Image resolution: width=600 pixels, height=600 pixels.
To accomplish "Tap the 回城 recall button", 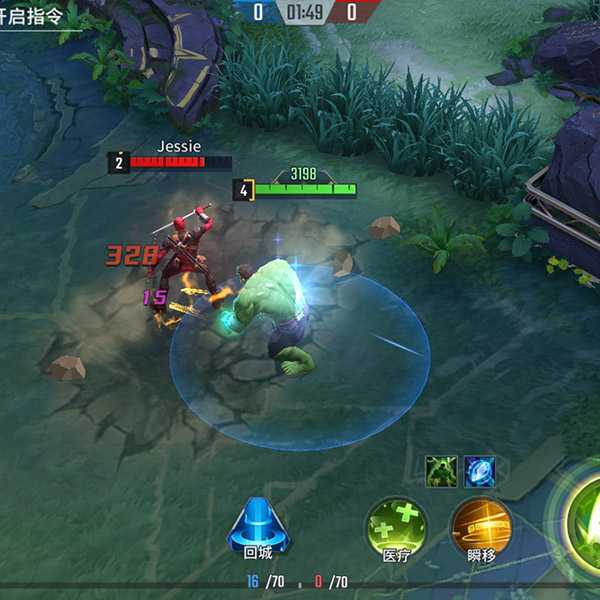I will click(x=257, y=526).
